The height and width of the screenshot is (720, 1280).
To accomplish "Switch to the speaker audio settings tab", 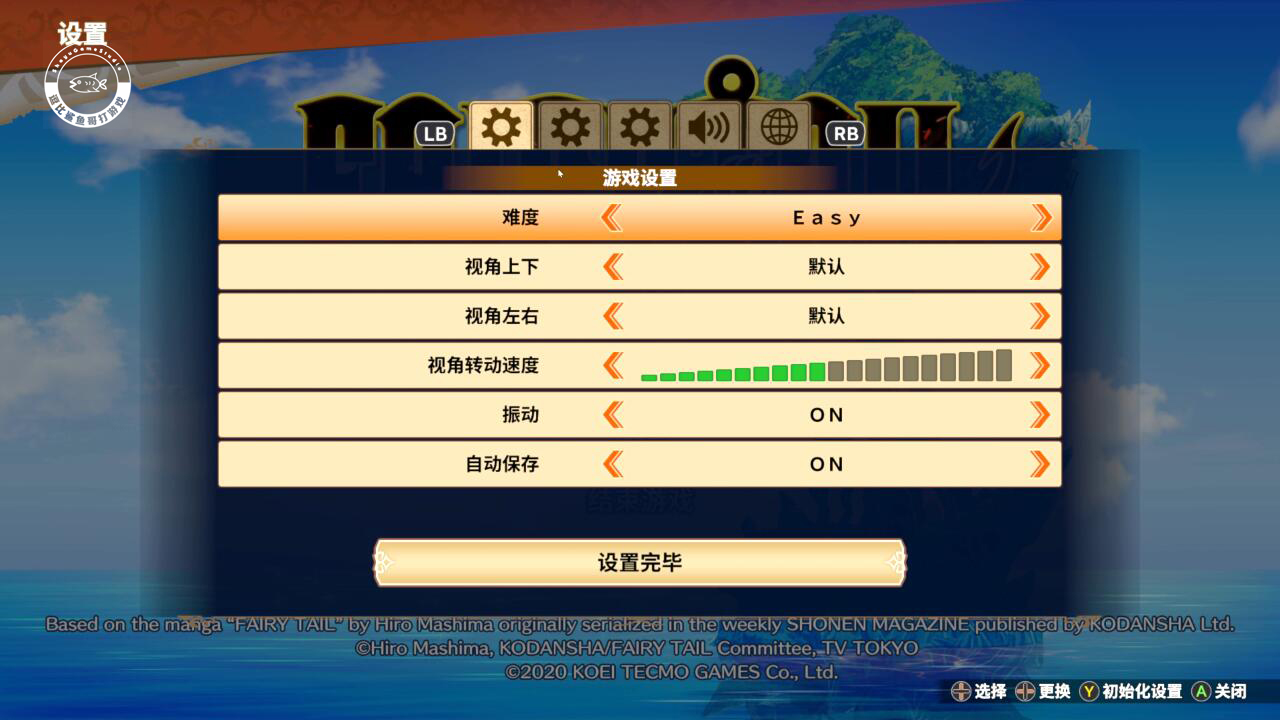I will [709, 124].
